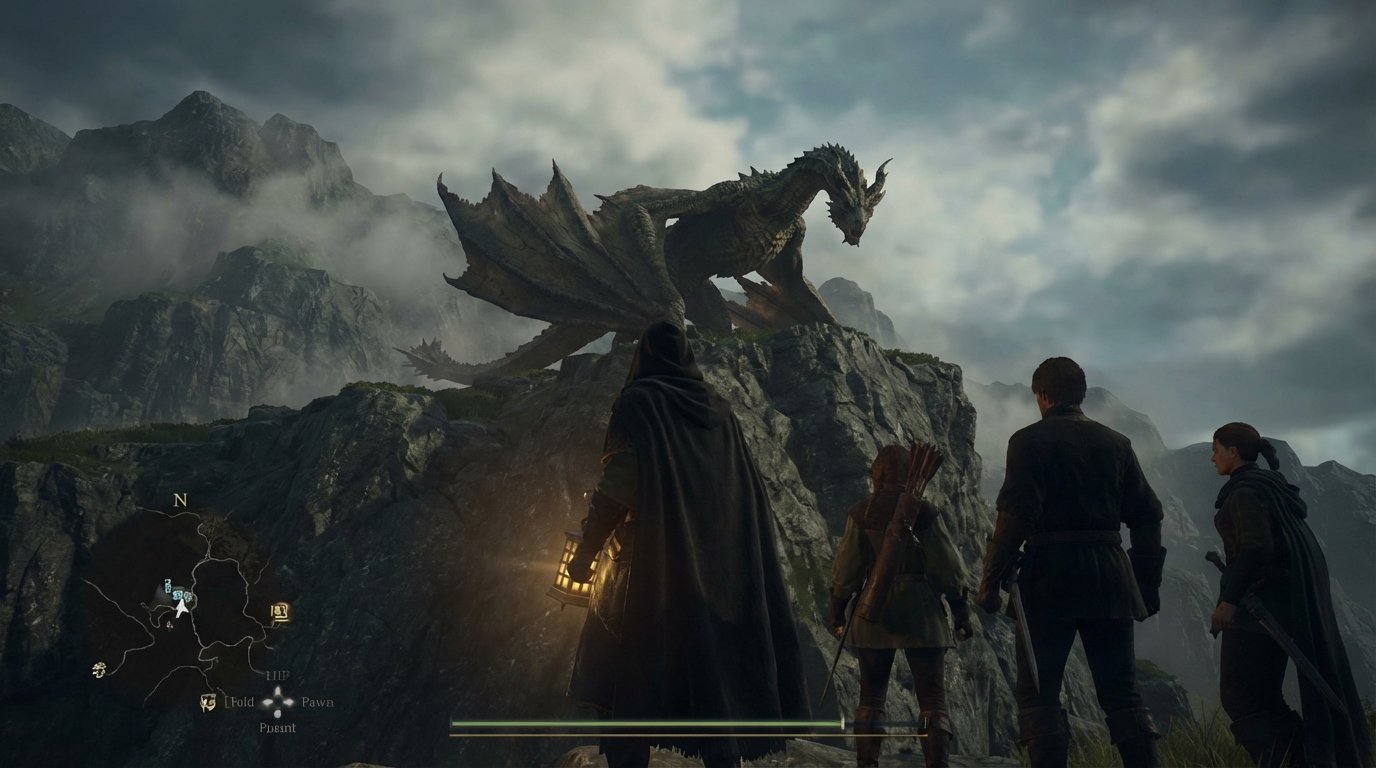1376x768 pixels.
Task: Choose the Present command below the d-pad
Action: click(x=278, y=727)
